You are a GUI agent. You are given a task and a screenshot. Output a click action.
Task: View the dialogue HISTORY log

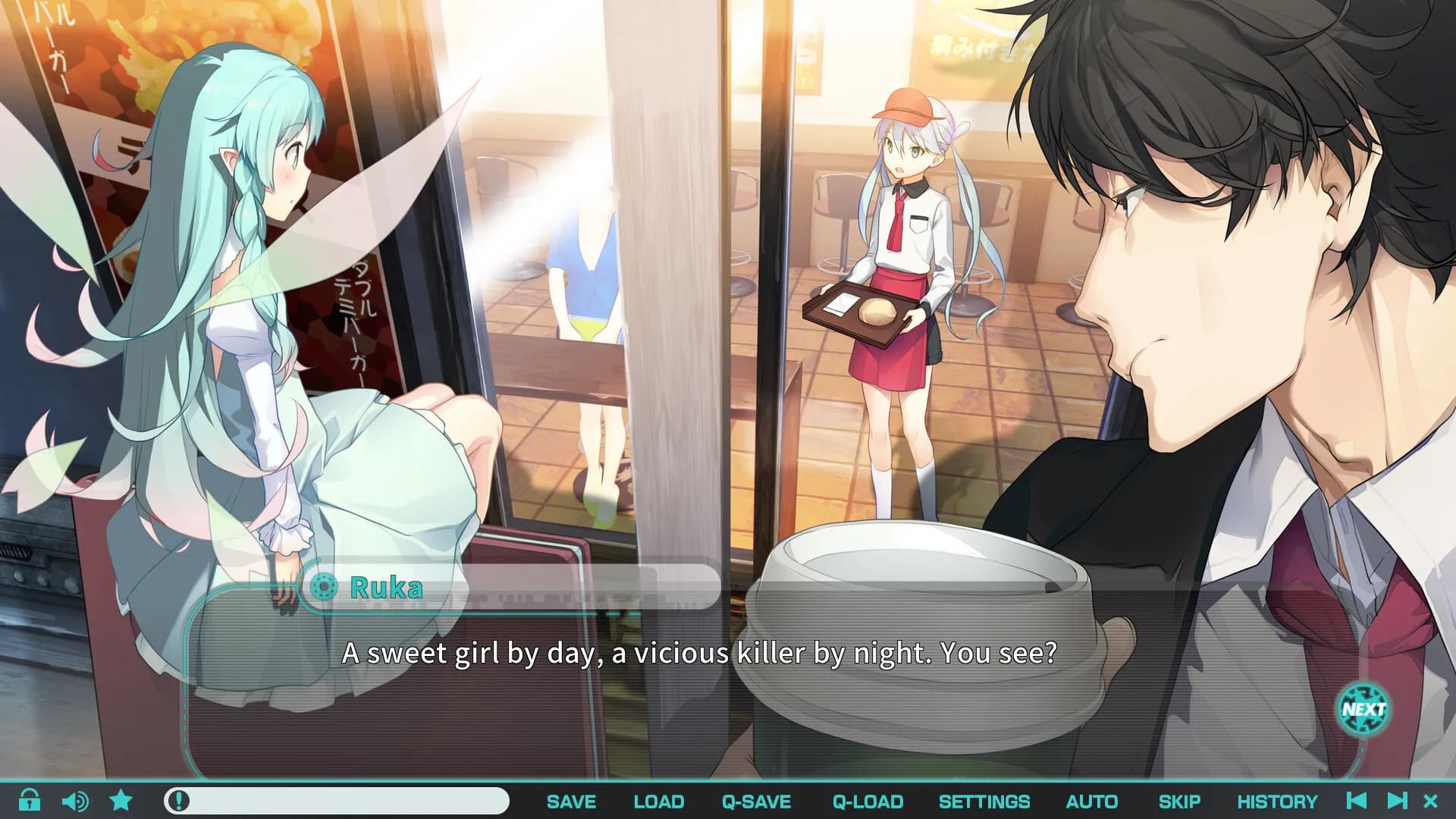1277,802
